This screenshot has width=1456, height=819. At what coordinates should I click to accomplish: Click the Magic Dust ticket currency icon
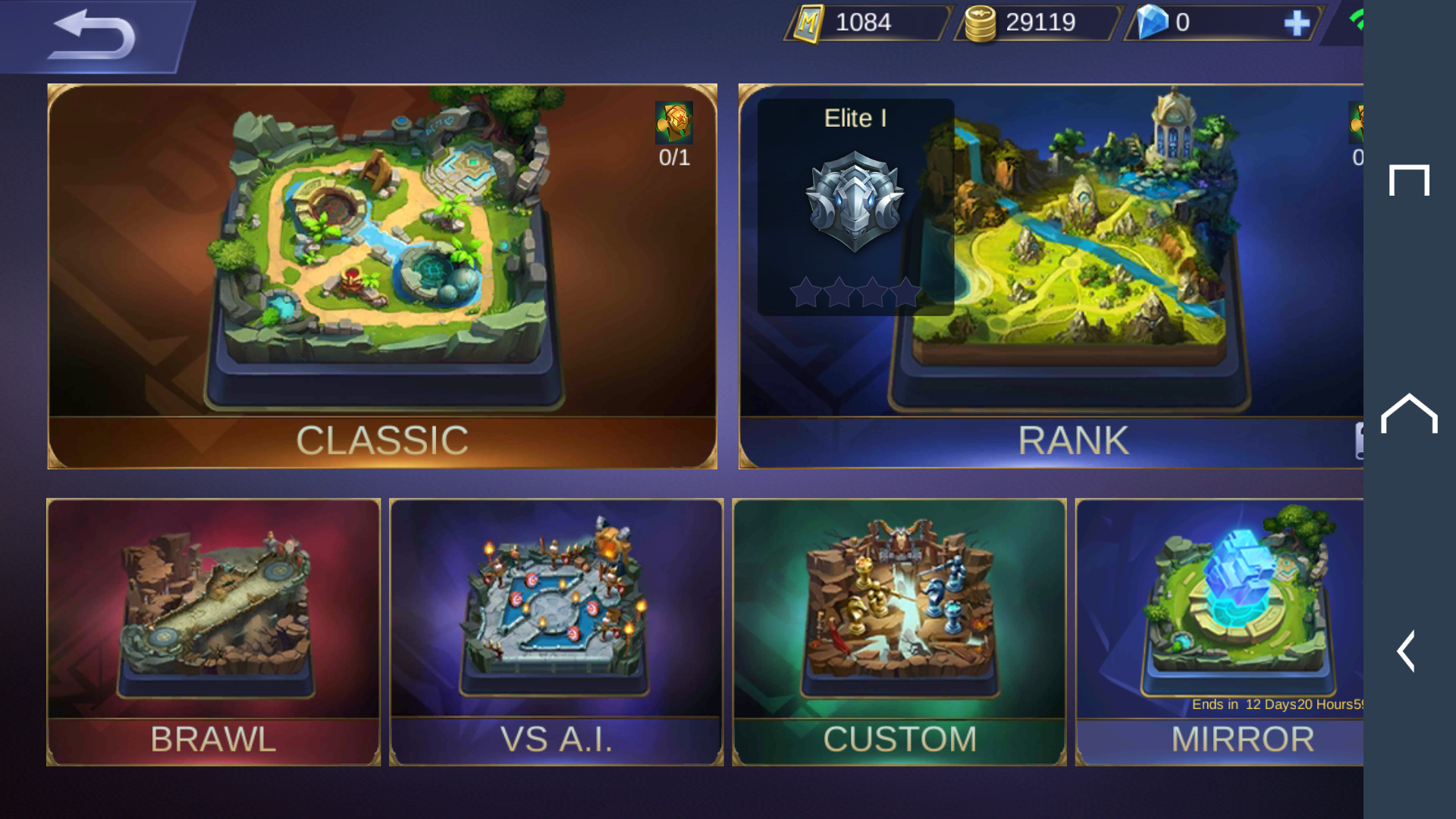click(x=808, y=22)
